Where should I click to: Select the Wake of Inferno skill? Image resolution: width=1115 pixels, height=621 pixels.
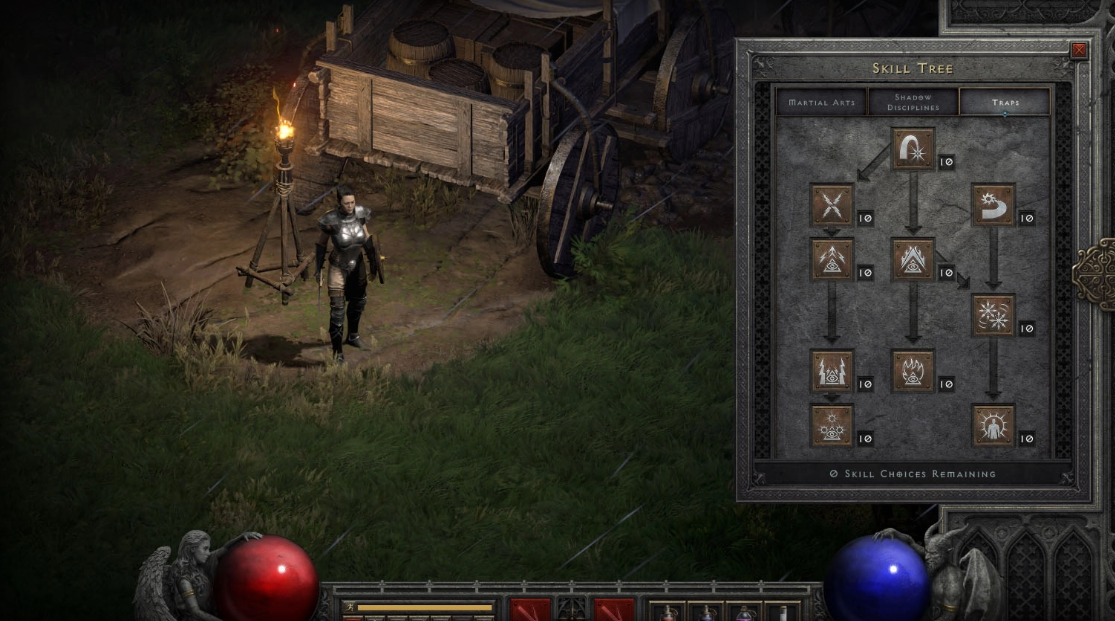(913, 371)
